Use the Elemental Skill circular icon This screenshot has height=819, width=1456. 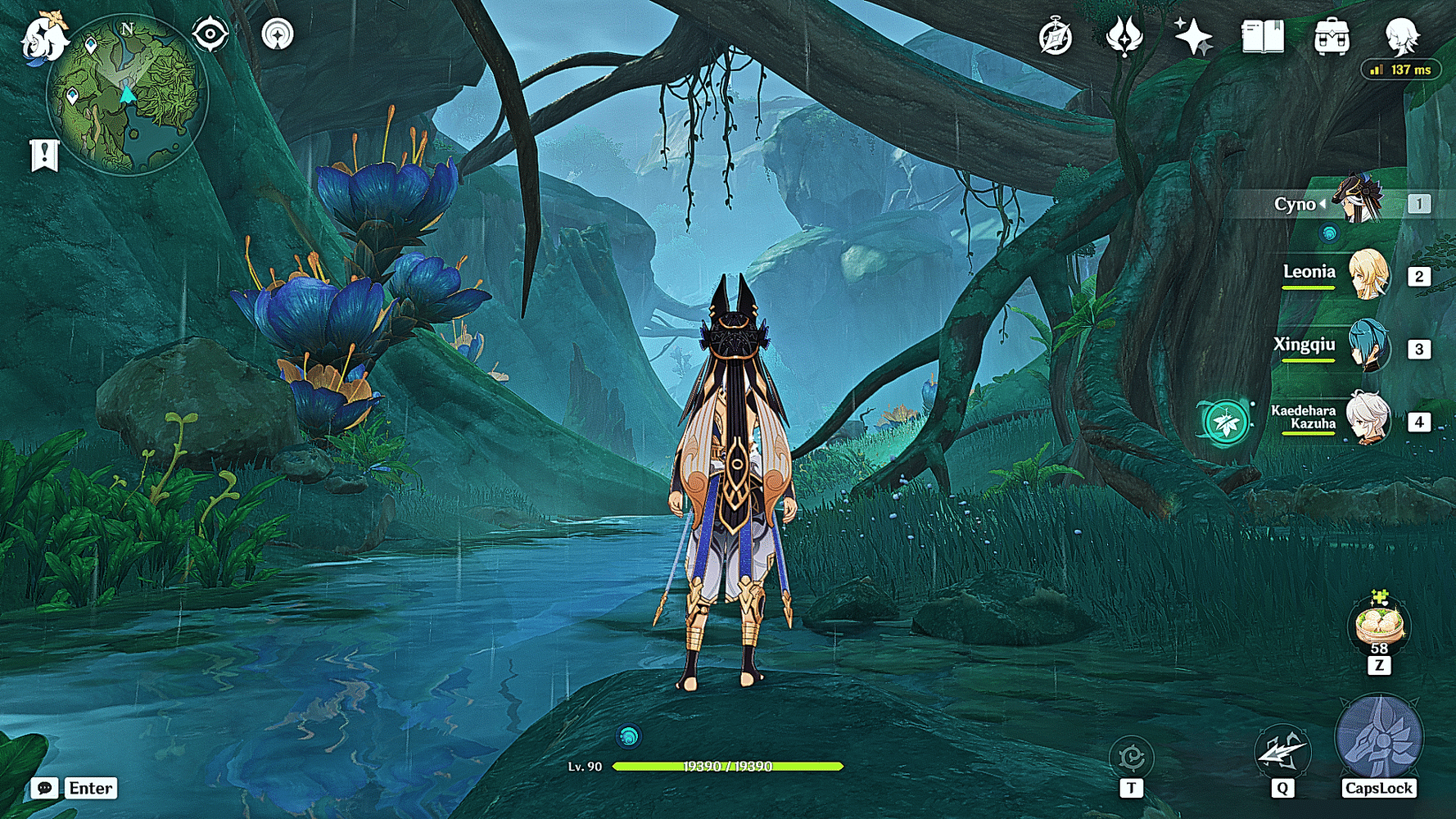(x=1132, y=757)
